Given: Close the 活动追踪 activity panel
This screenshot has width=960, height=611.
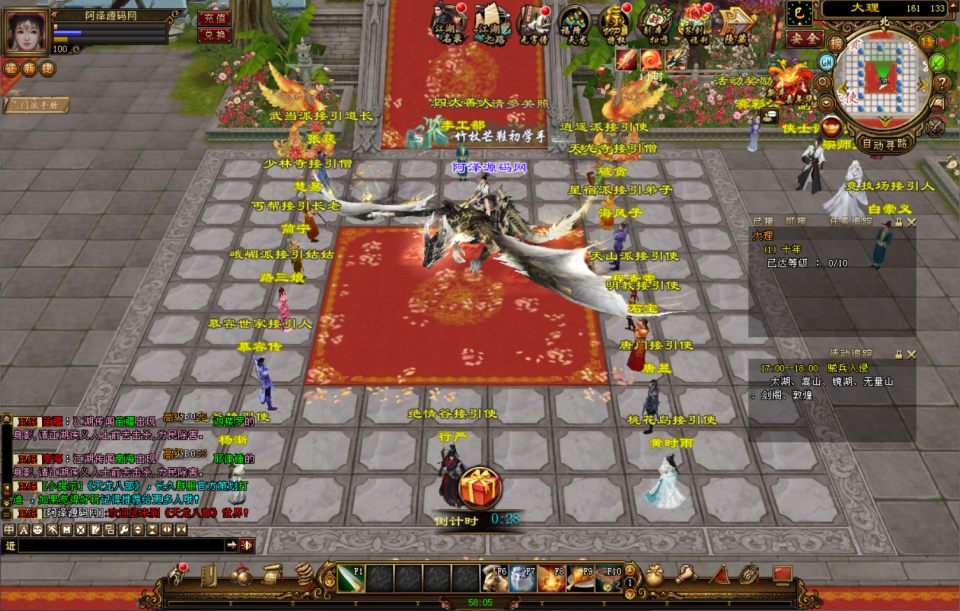Looking at the screenshot, I should pyautogui.click(x=911, y=353).
